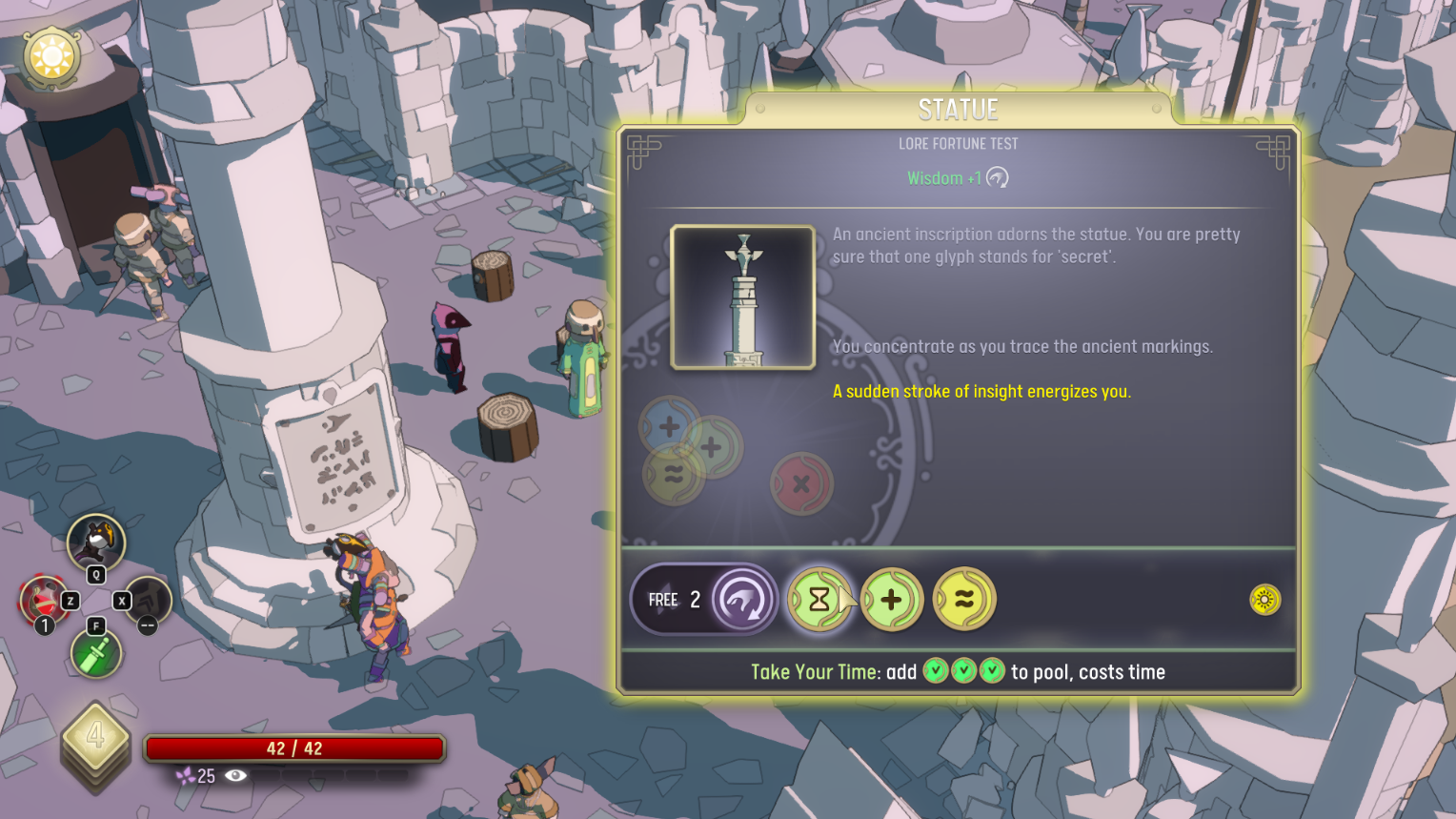Select the masked companion portrait
Viewport: 1456px width, 819px height.
click(95, 543)
